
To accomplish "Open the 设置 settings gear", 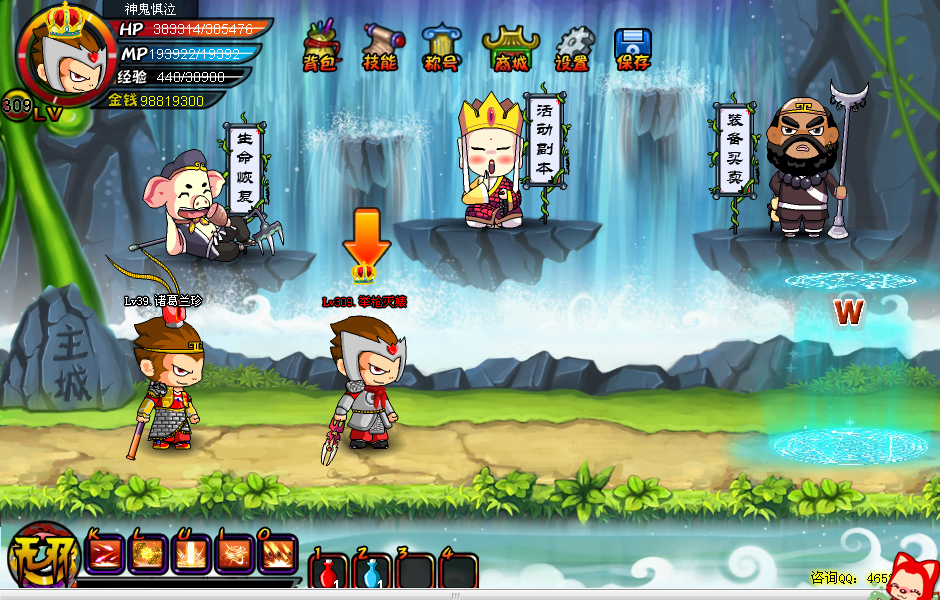I will [573, 46].
